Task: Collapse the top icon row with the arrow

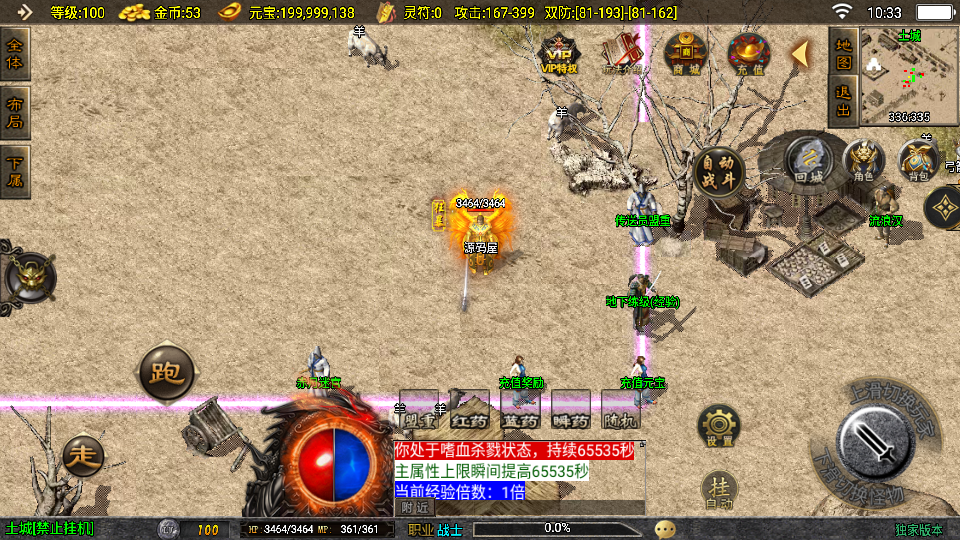Action: [x=800, y=54]
